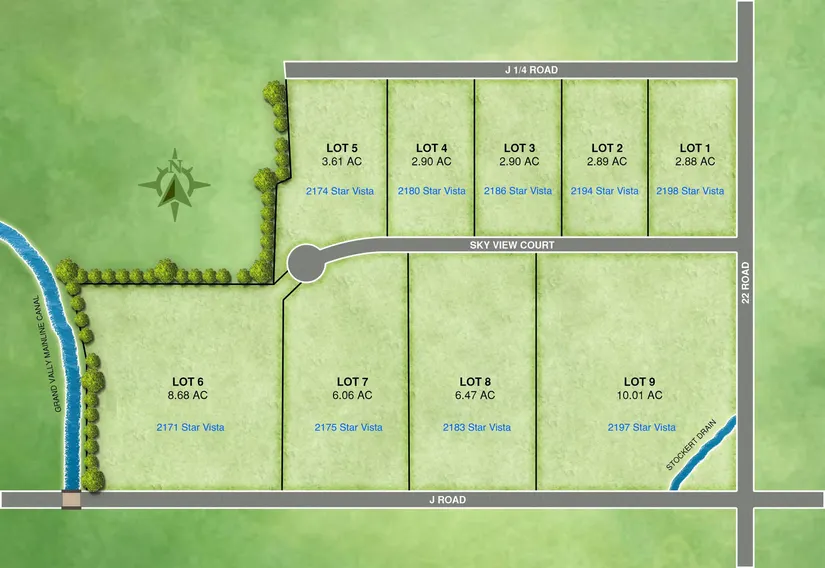Follow the 2194 Star Vista link
The height and width of the screenshot is (568, 825).
(x=604, y=191)
